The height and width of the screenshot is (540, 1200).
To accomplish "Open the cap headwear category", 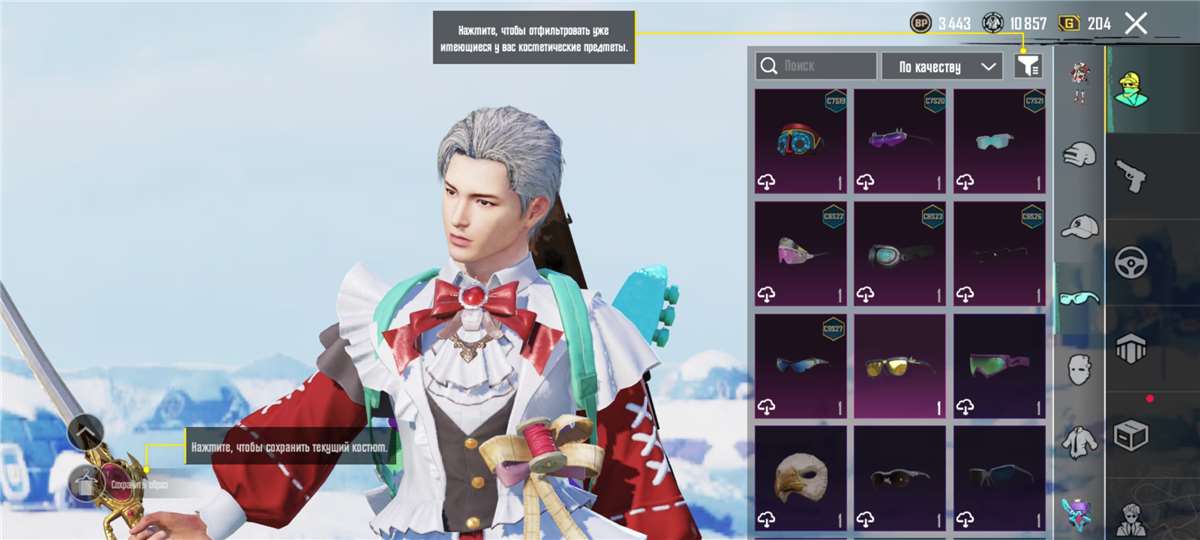I will 1079,226.
